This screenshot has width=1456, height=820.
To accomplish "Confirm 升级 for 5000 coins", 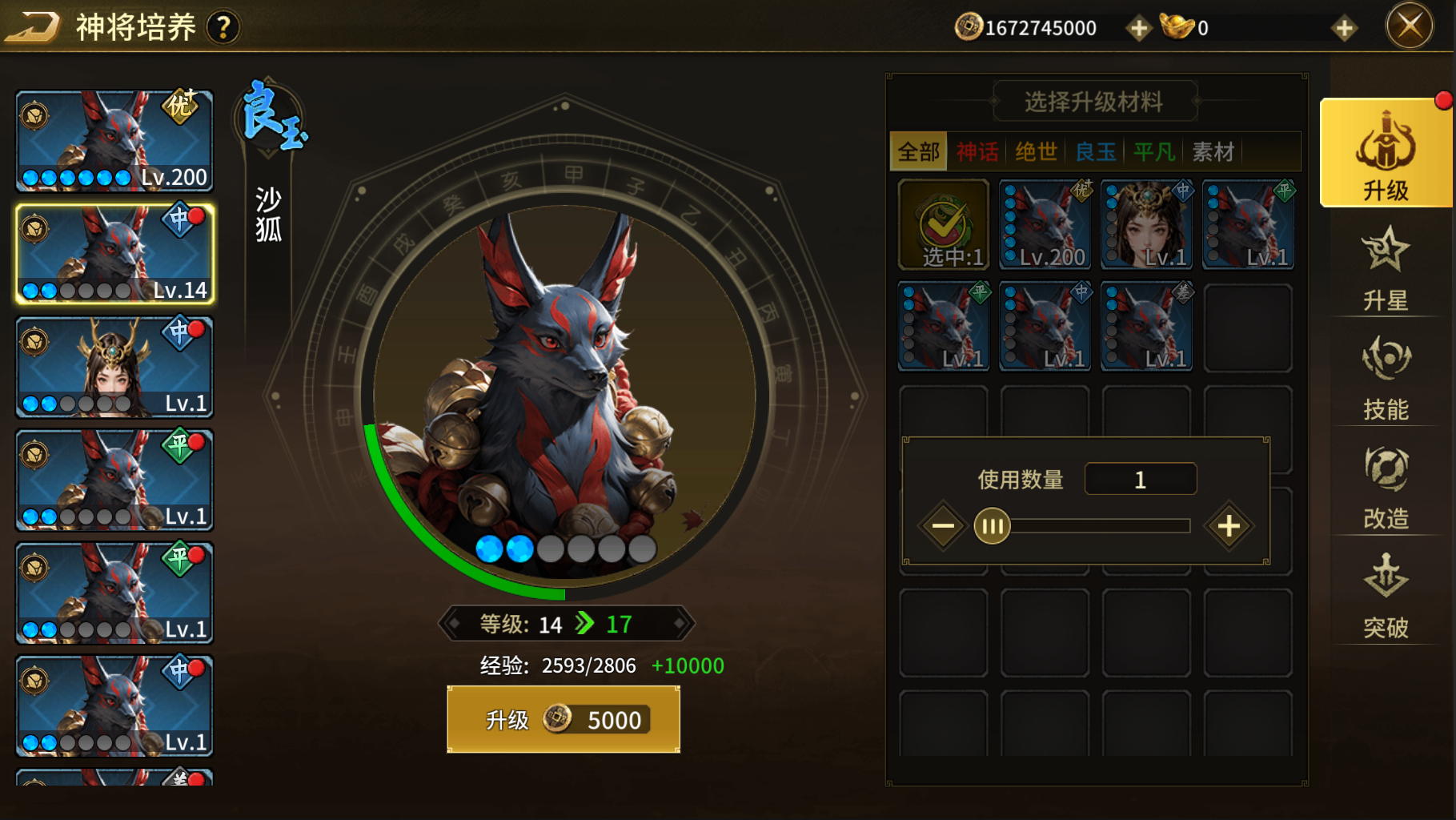I will tap(563, 719).
